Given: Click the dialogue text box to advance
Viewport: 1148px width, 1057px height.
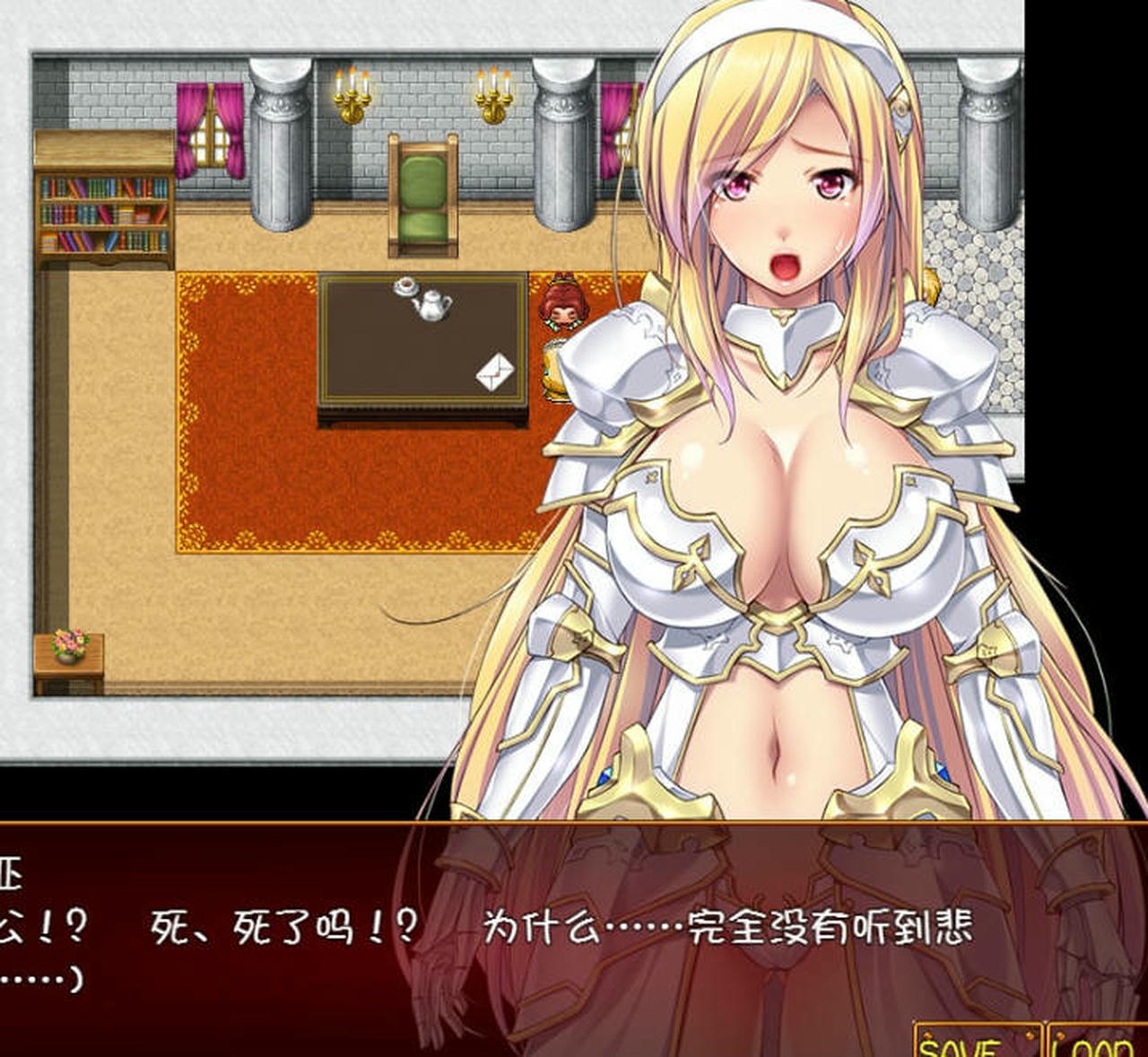Looking at the screenshot, I should click(x=359, y=933).
